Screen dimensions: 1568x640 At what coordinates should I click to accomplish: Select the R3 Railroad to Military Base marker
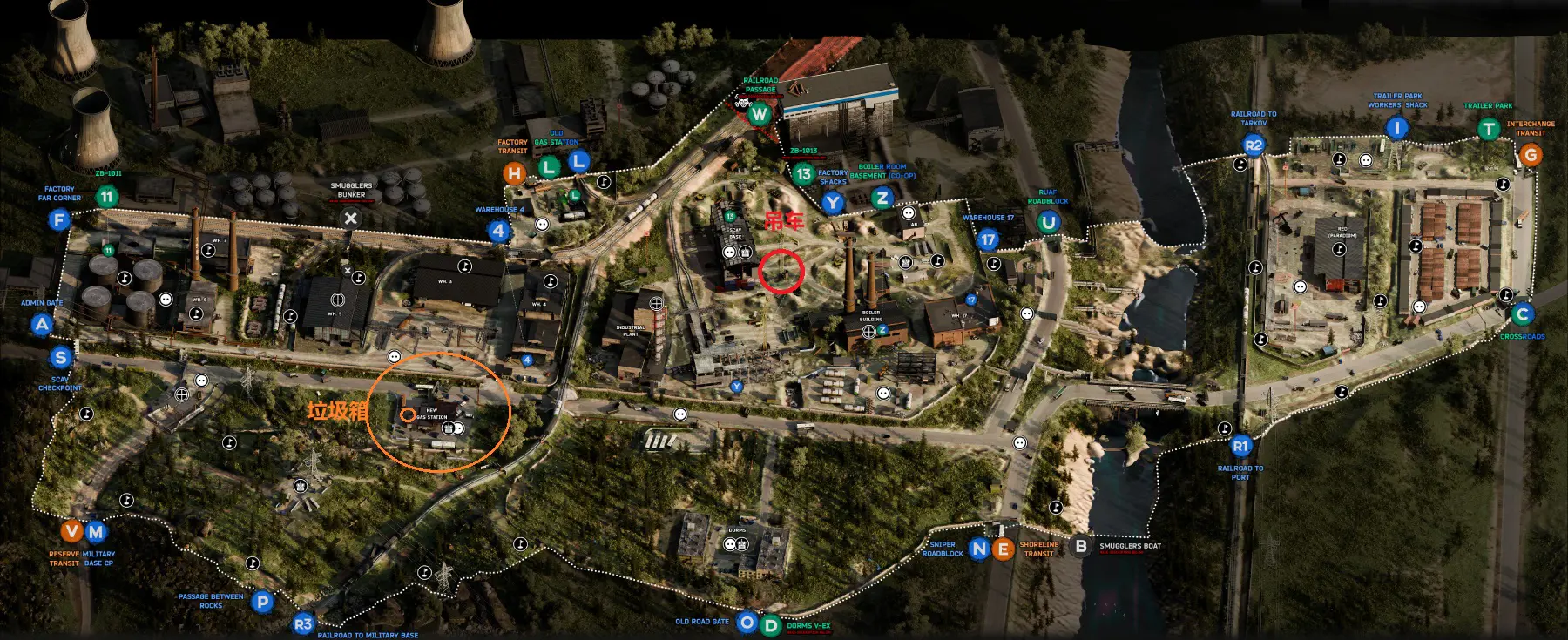(x=302, y=623)
